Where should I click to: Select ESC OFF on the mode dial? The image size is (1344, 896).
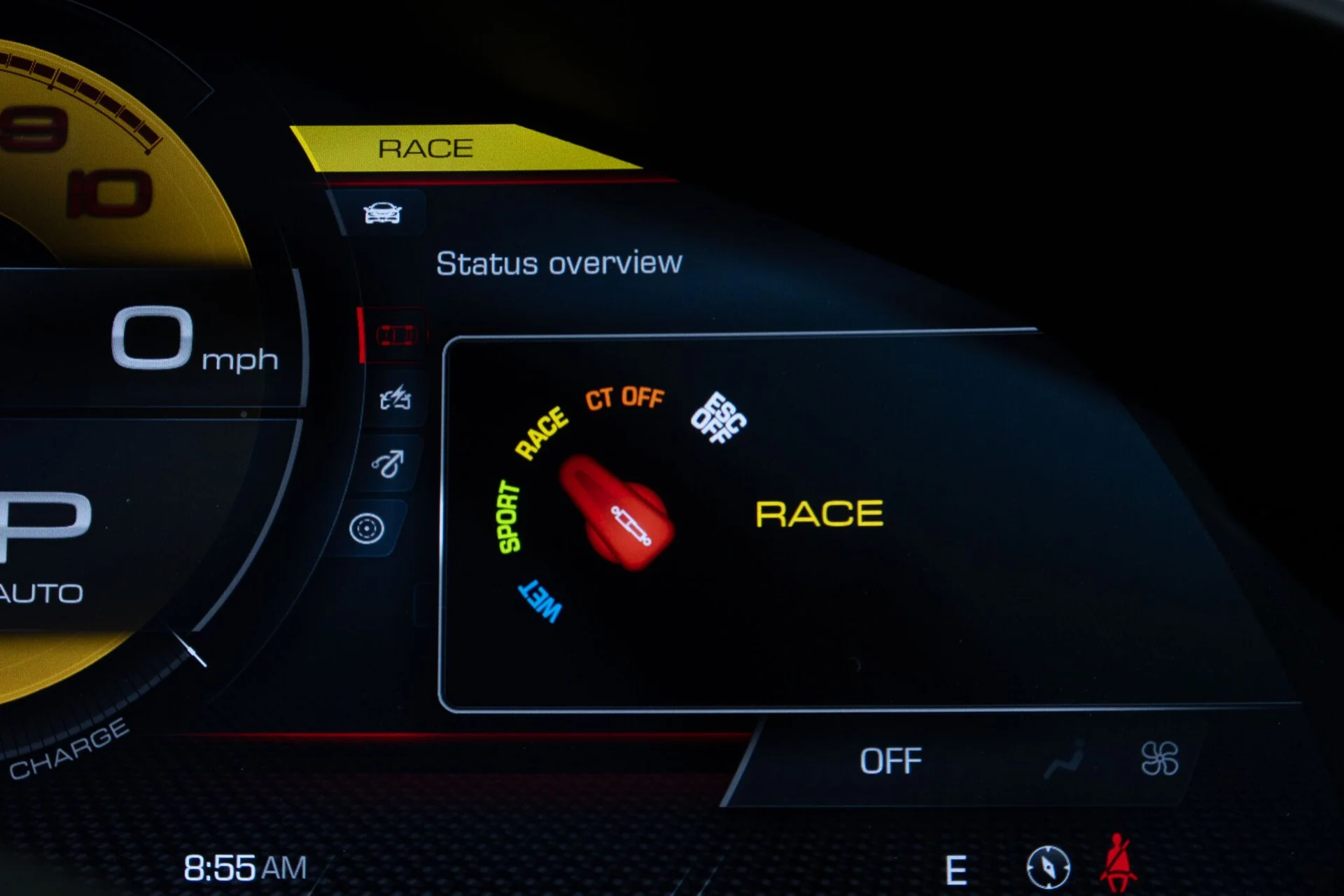coord(718,418)
